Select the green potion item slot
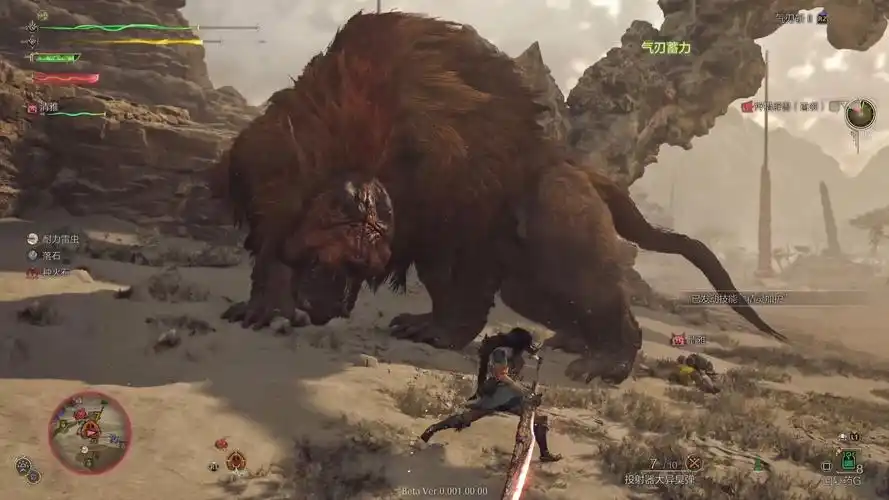889x500 pixels. point(848,461)
